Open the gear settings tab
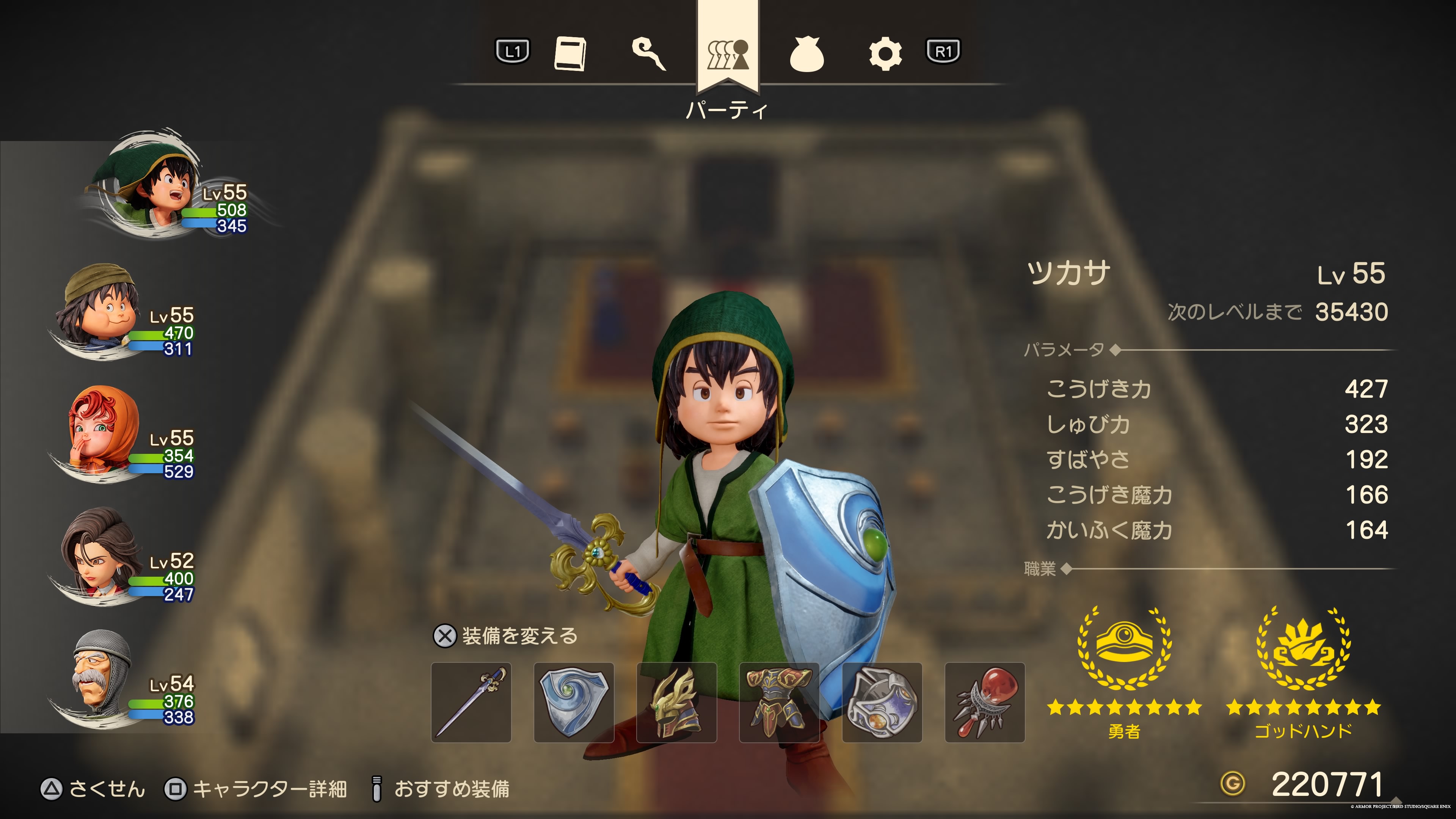 885,54
